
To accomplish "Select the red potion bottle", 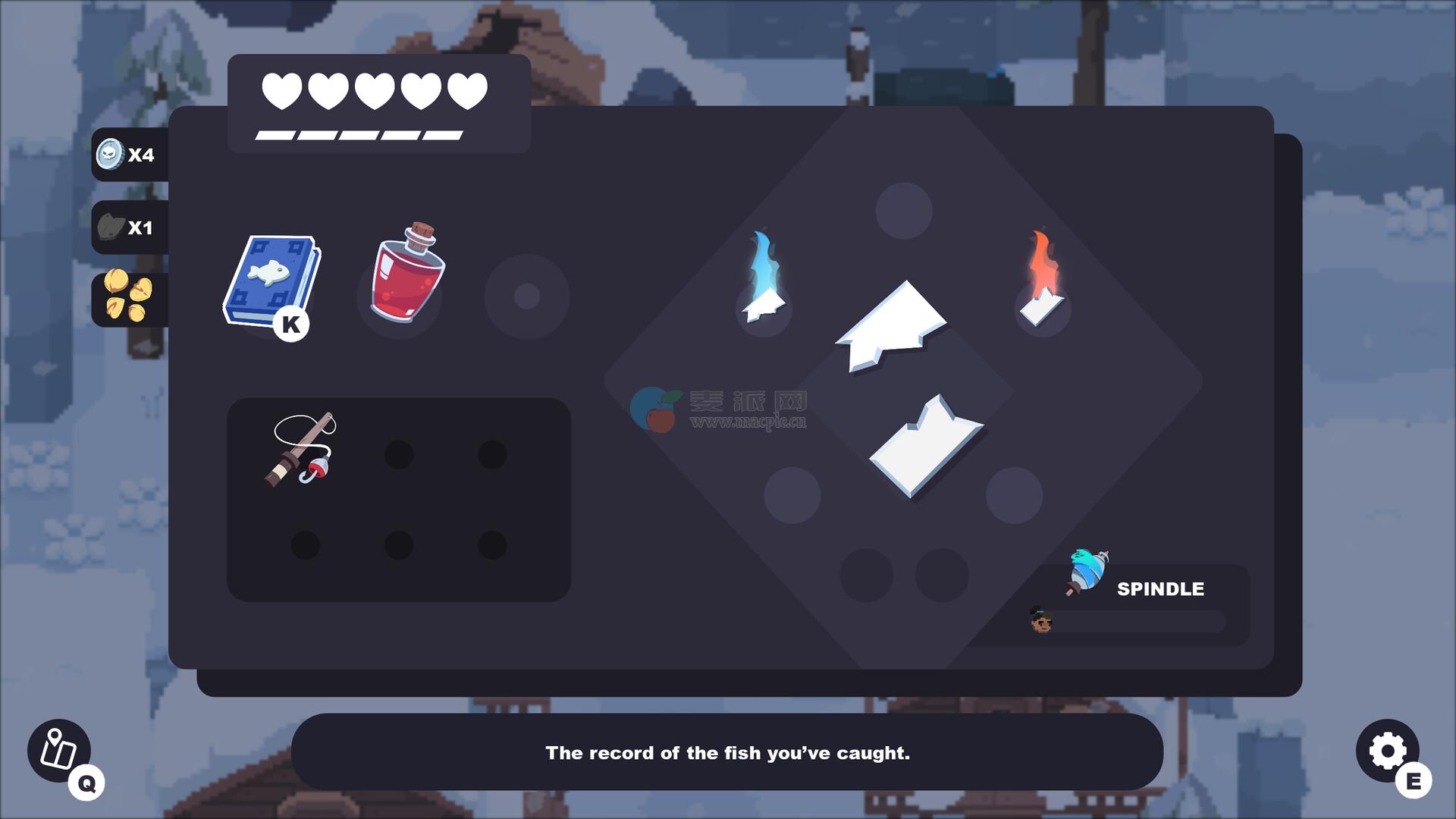I will (x=406, y=273).
